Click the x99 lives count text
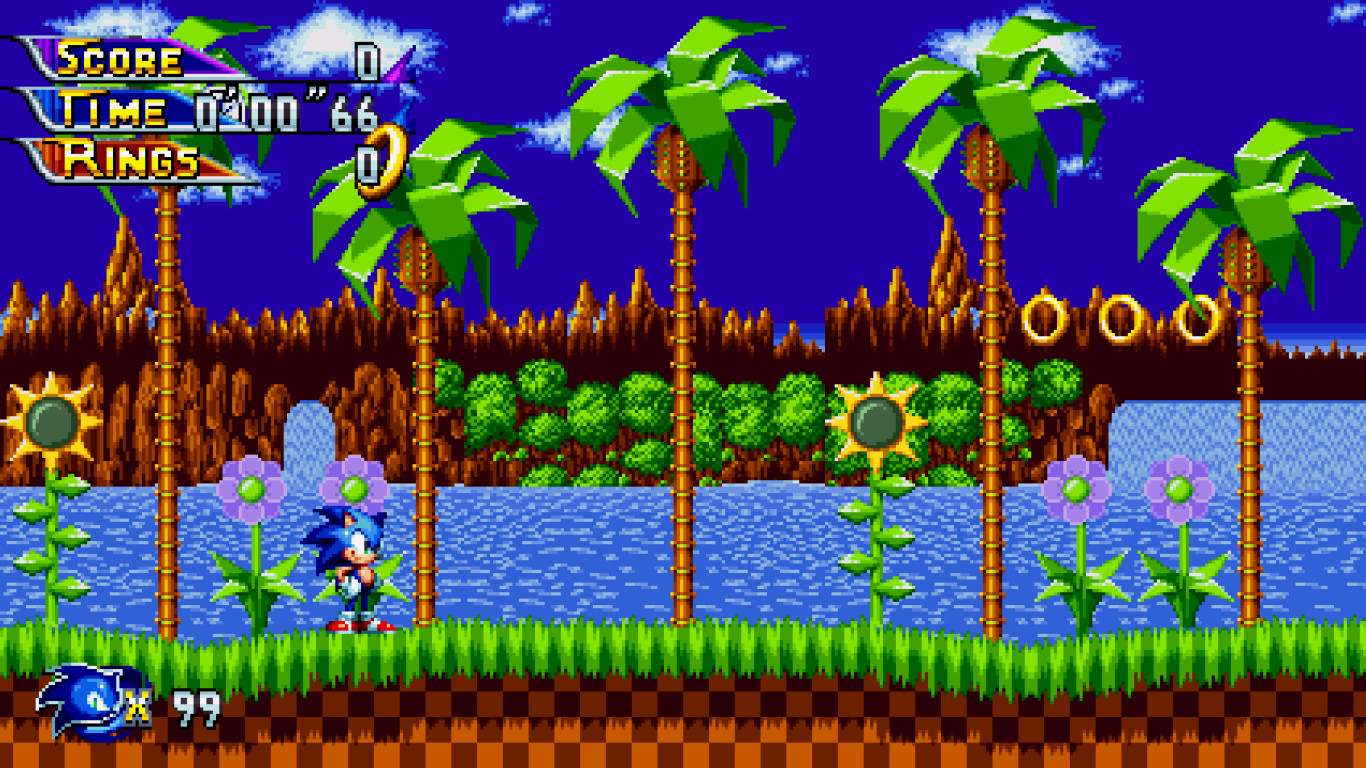 click(x=178, y=706)
